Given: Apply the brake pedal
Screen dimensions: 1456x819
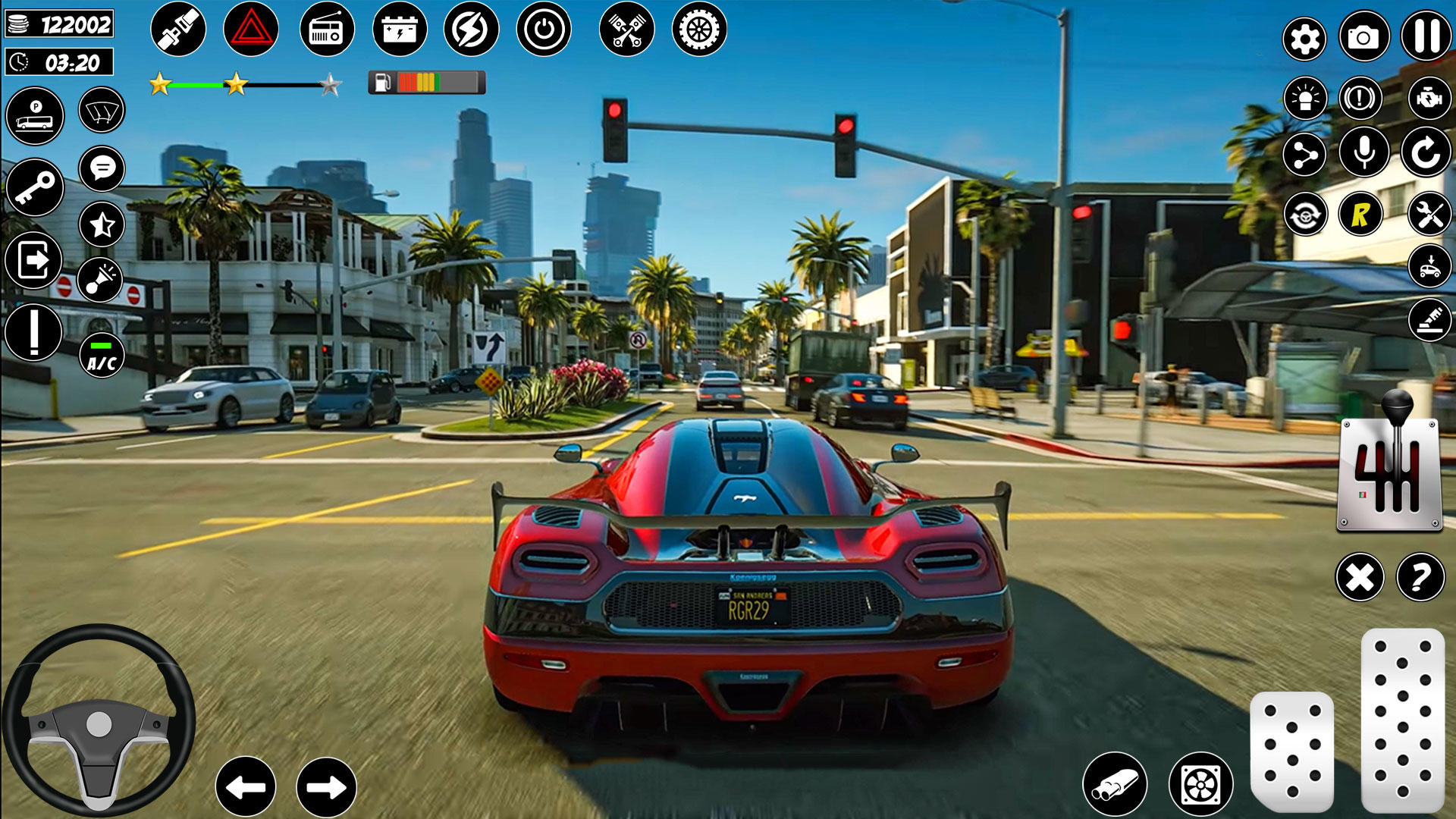Looking at the screenshot, I should coord(1291,751).
